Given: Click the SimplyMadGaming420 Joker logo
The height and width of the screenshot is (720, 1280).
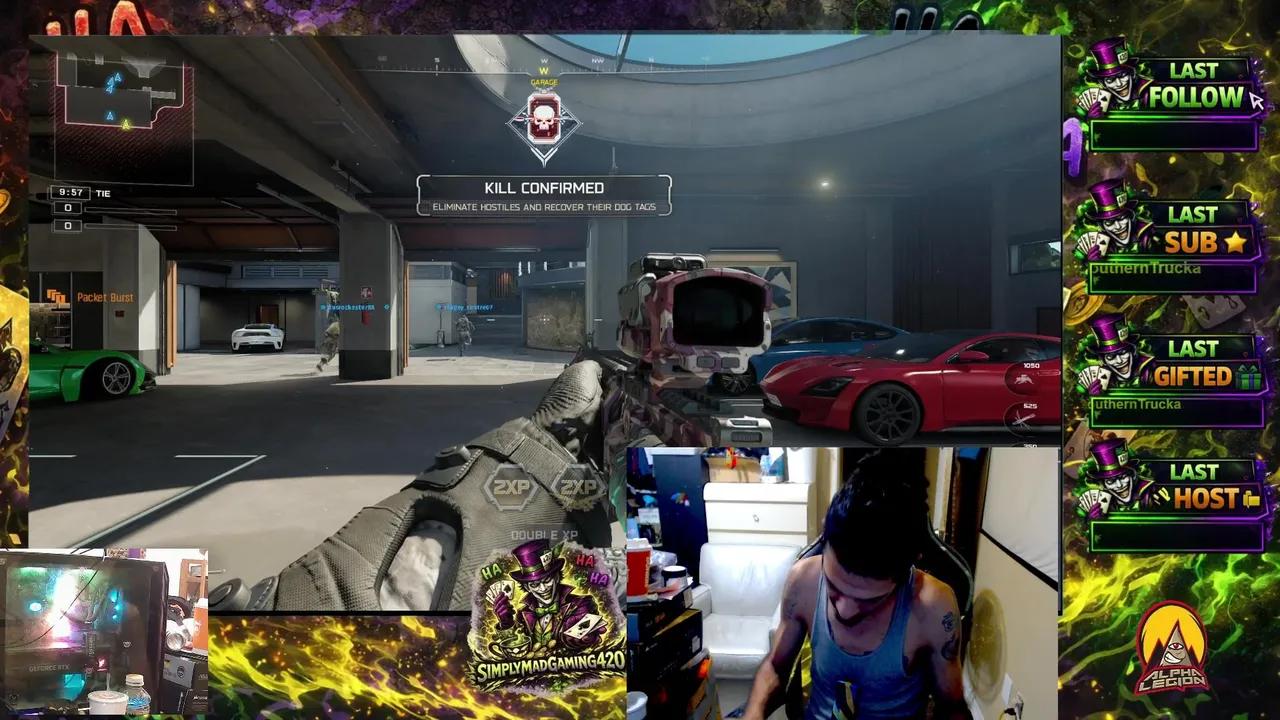Looking at the screenshot, I should (547, 605).
